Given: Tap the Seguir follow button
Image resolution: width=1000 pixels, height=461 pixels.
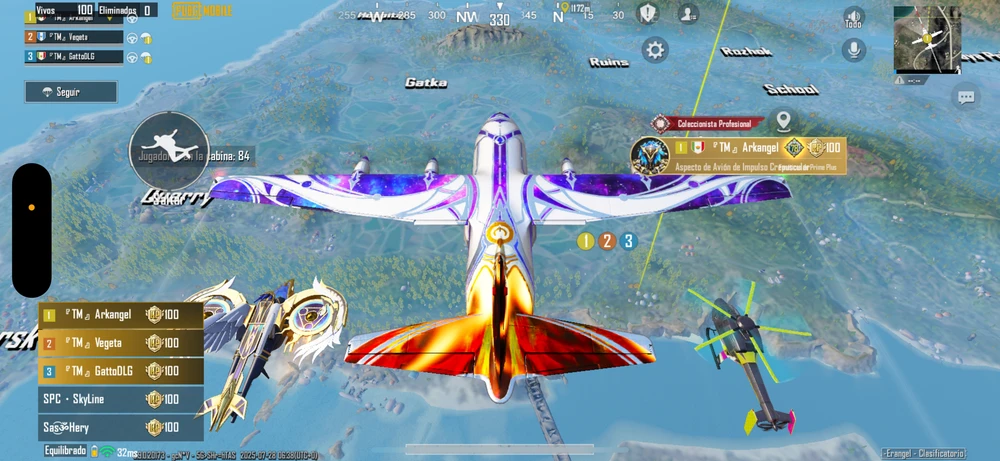Looking at the screenshot, I should (70, 92).
